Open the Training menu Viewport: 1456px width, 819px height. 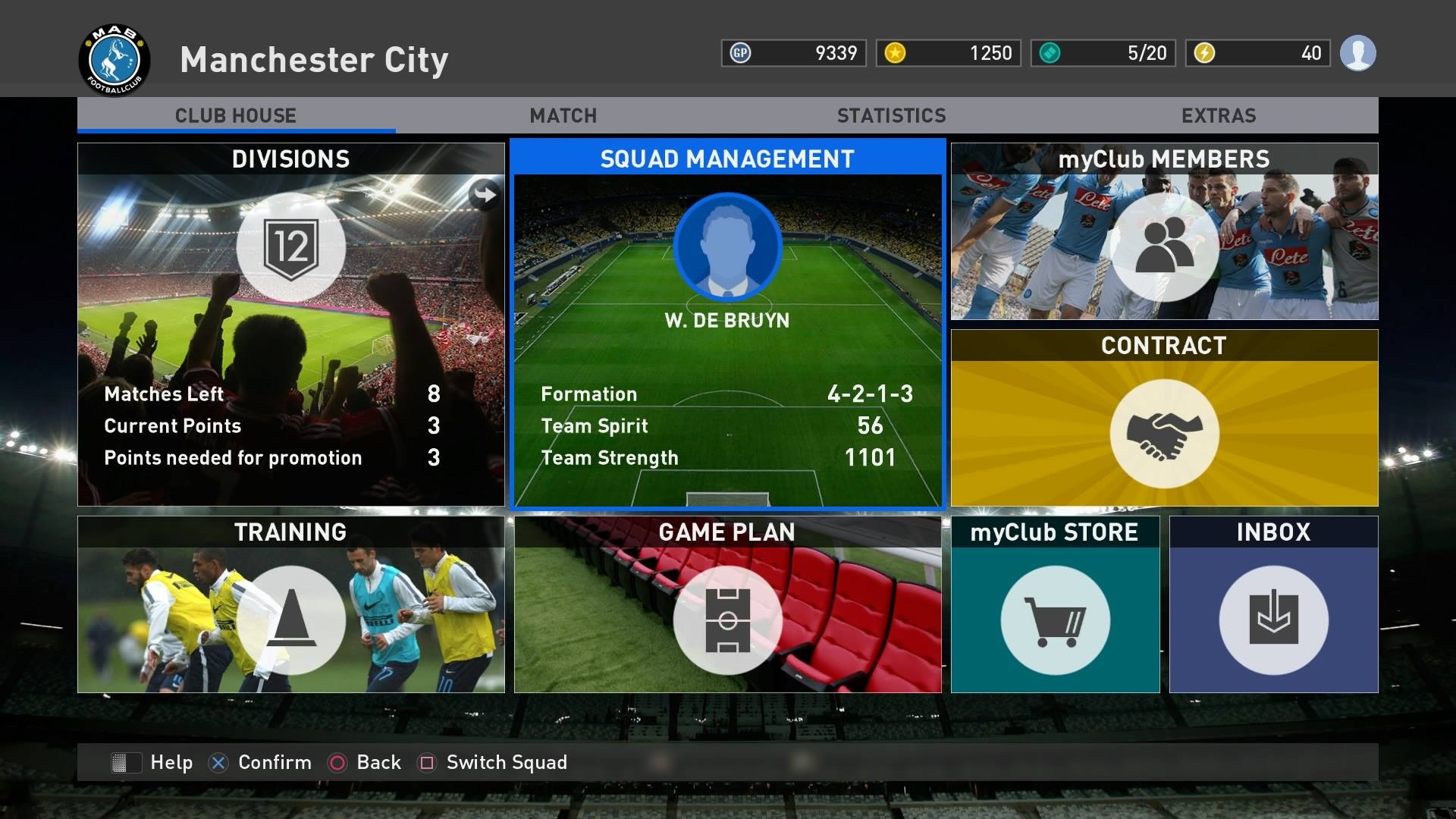[x=290, y=604]
